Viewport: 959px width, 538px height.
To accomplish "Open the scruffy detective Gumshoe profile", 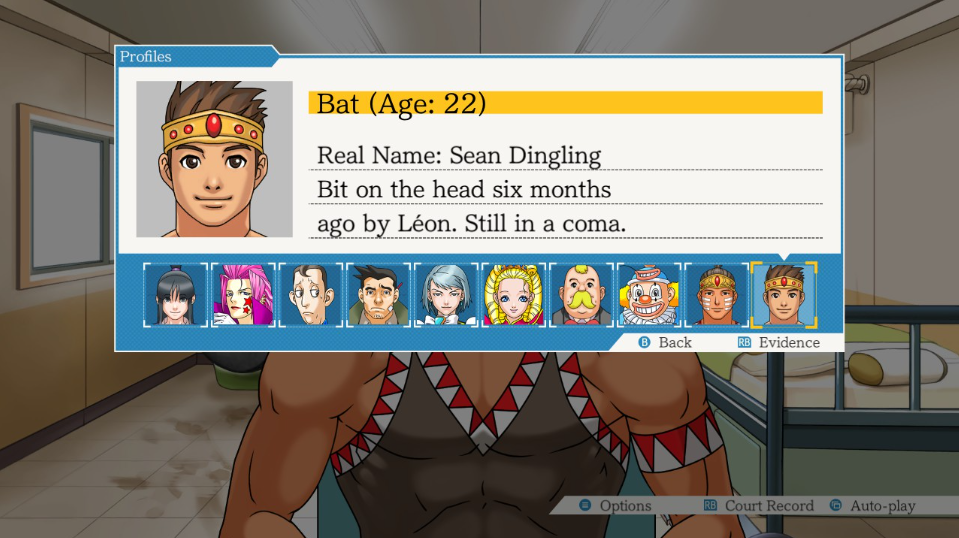I will click(378, 295).
